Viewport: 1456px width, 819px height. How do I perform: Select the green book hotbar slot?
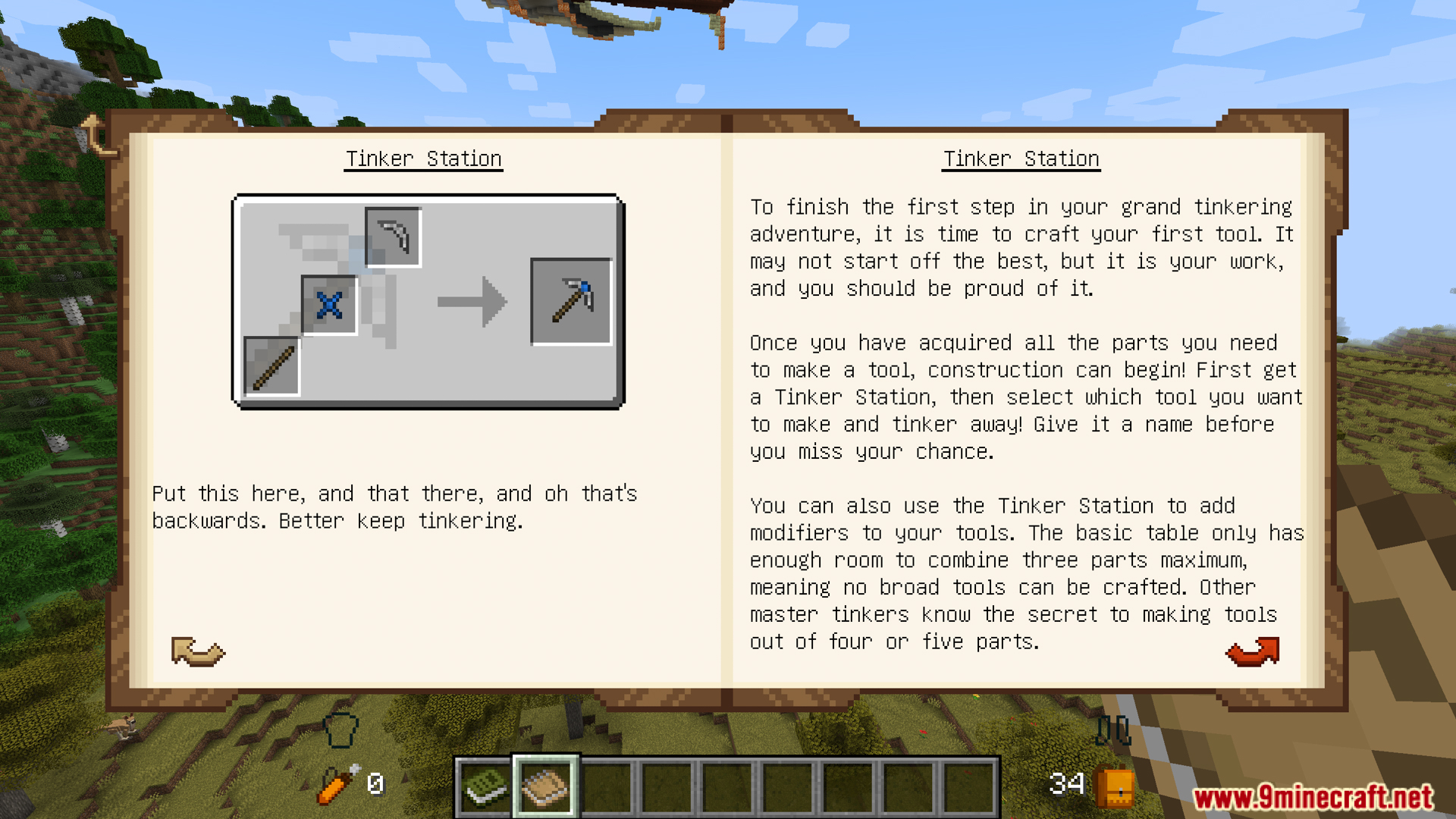485,787
